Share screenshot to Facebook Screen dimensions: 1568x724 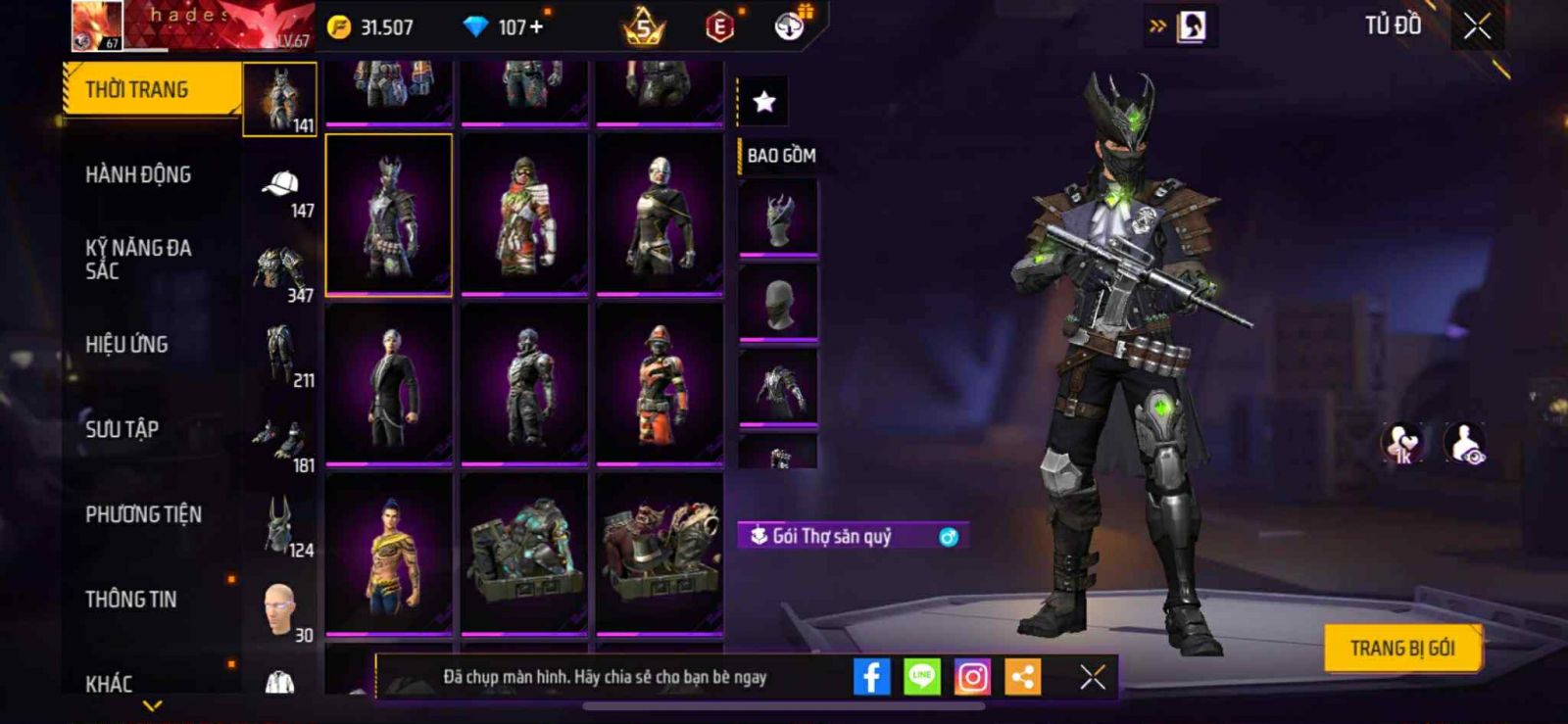point(871,677)
